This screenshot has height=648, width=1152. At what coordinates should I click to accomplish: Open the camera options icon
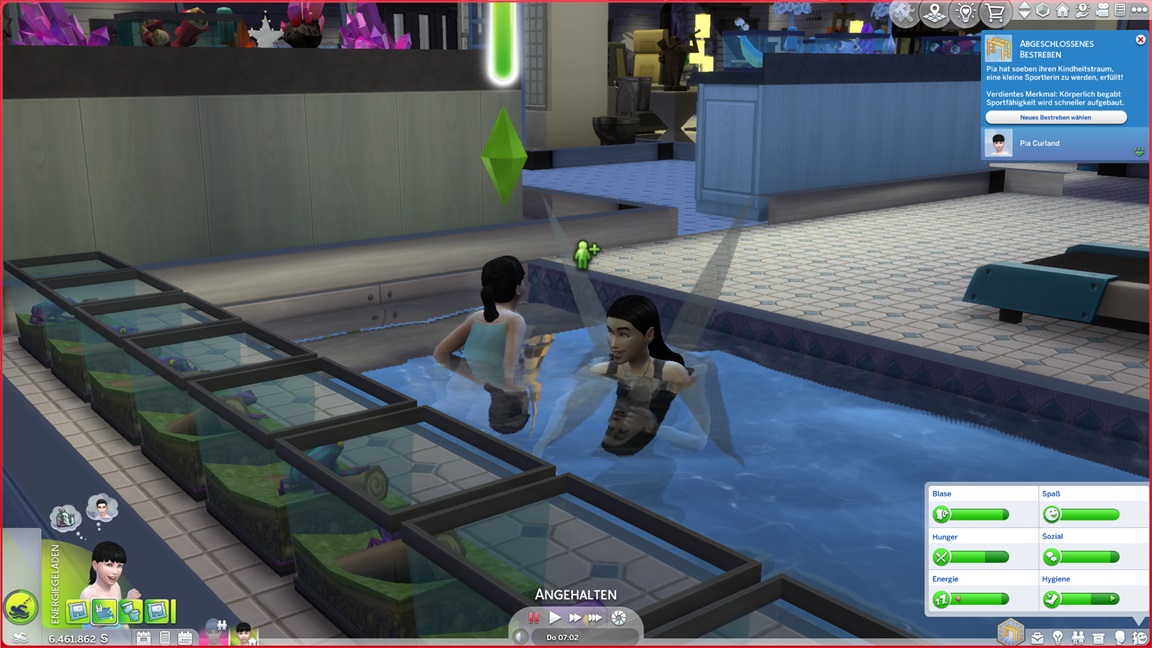tap(1101, 11)
